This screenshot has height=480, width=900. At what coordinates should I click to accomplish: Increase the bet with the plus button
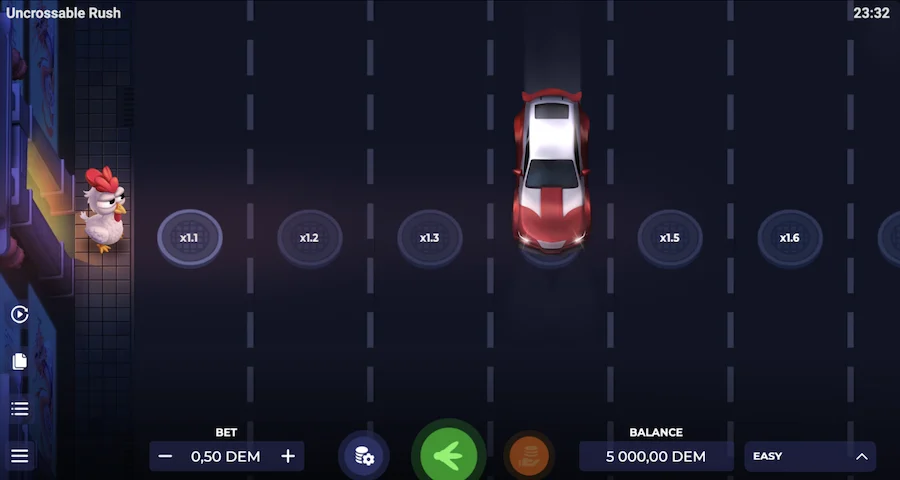pyautogui.click(x=288, y=456)
